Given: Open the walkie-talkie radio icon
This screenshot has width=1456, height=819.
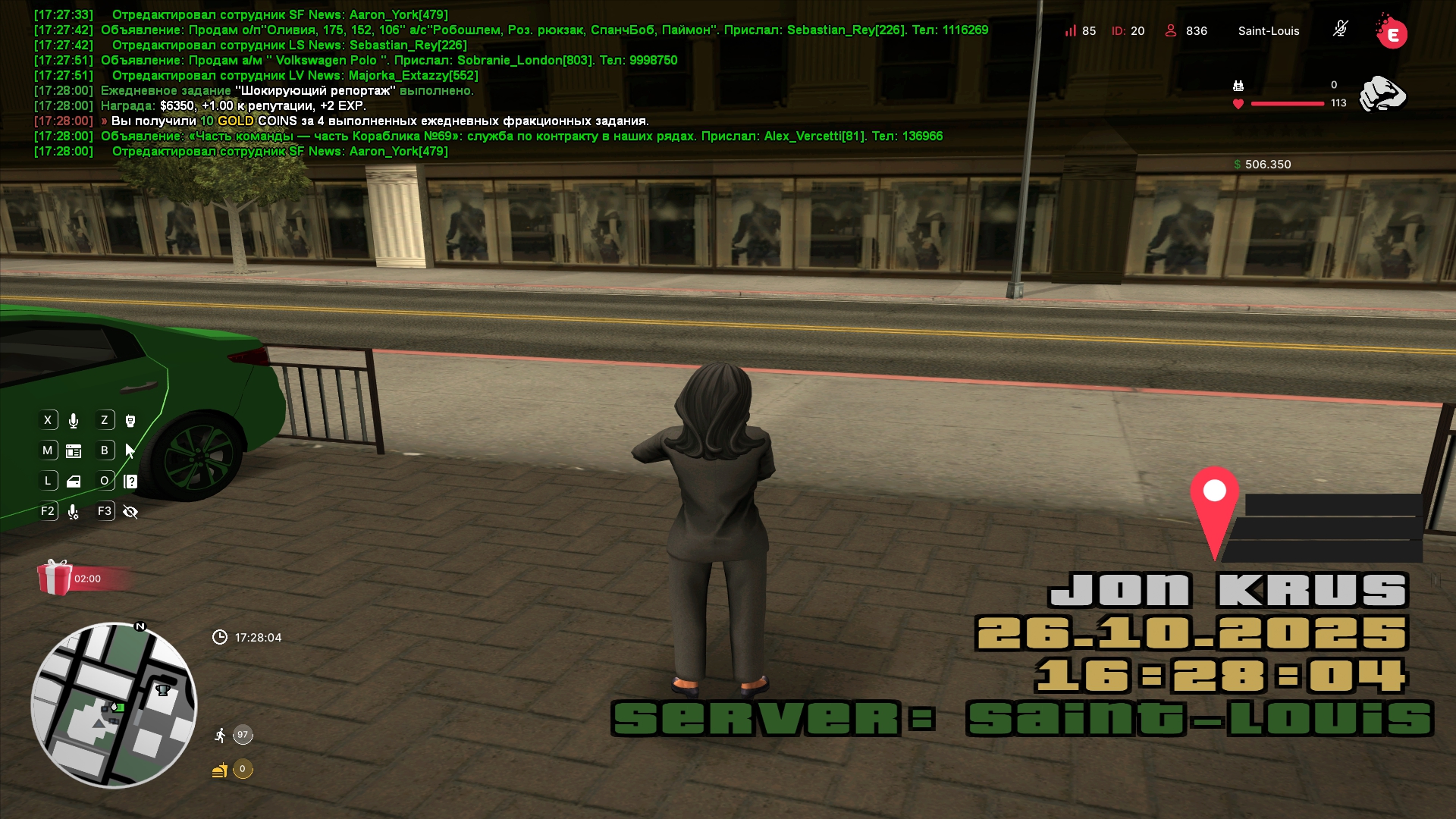Looking at the screenshot, I should coord(130,421).
